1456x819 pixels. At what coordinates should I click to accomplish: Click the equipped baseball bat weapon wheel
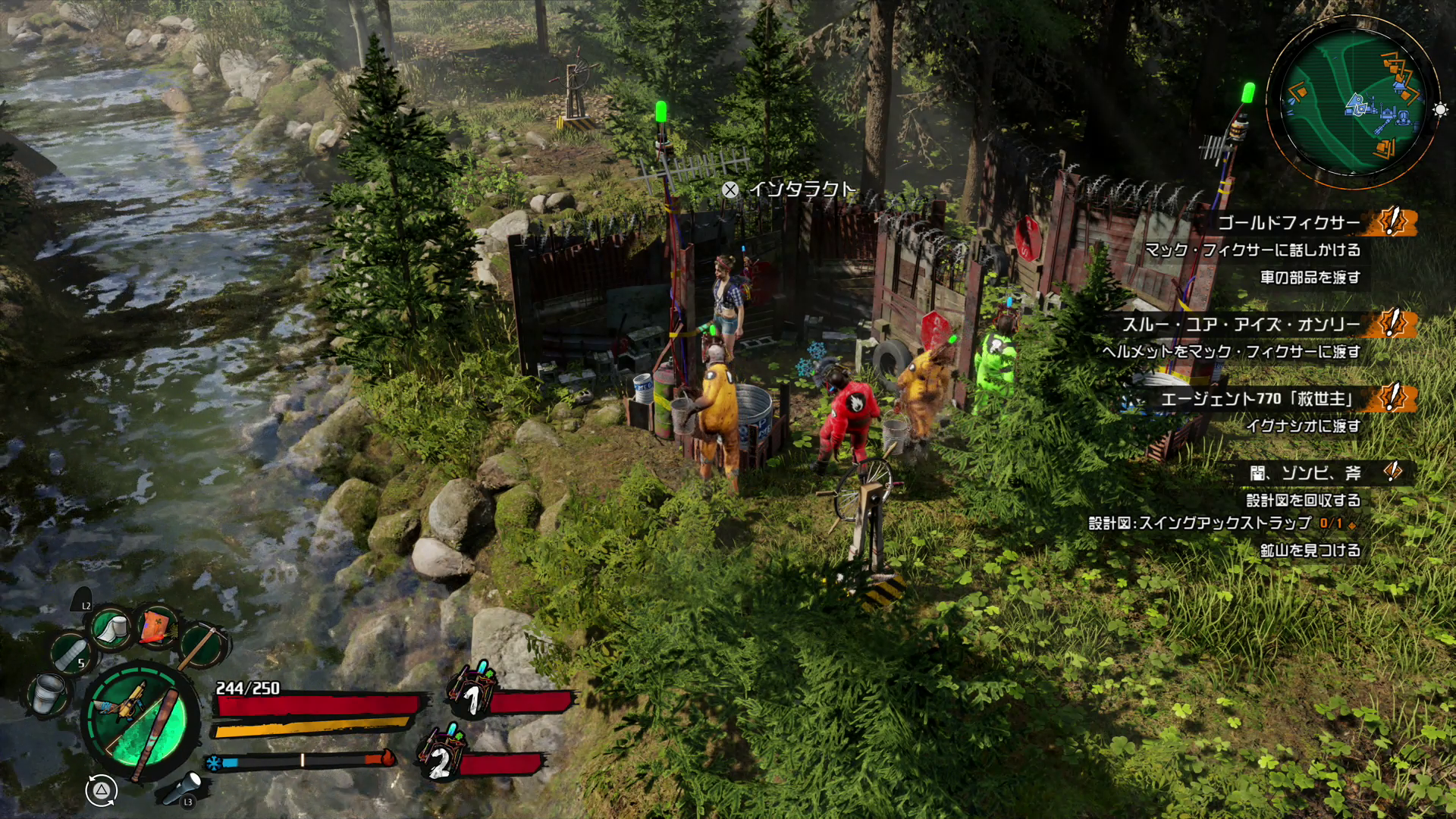coord(141,720)
